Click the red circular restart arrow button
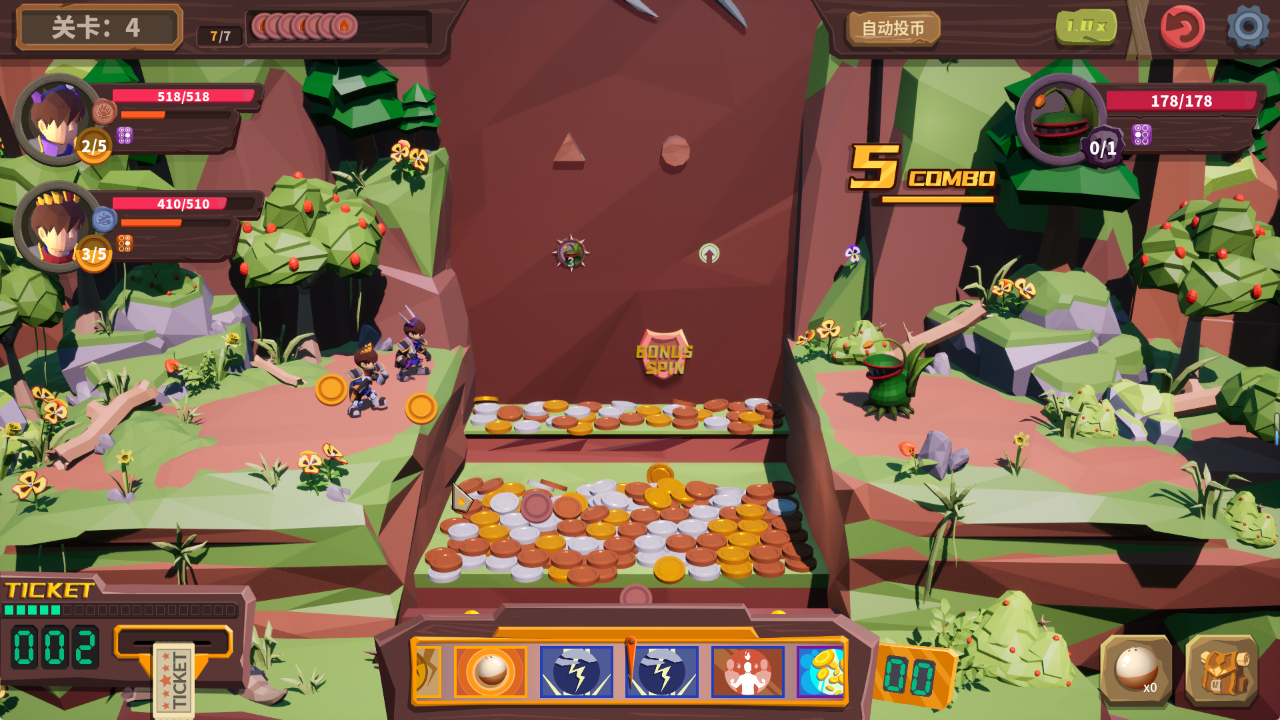 tap(1182, 27)
